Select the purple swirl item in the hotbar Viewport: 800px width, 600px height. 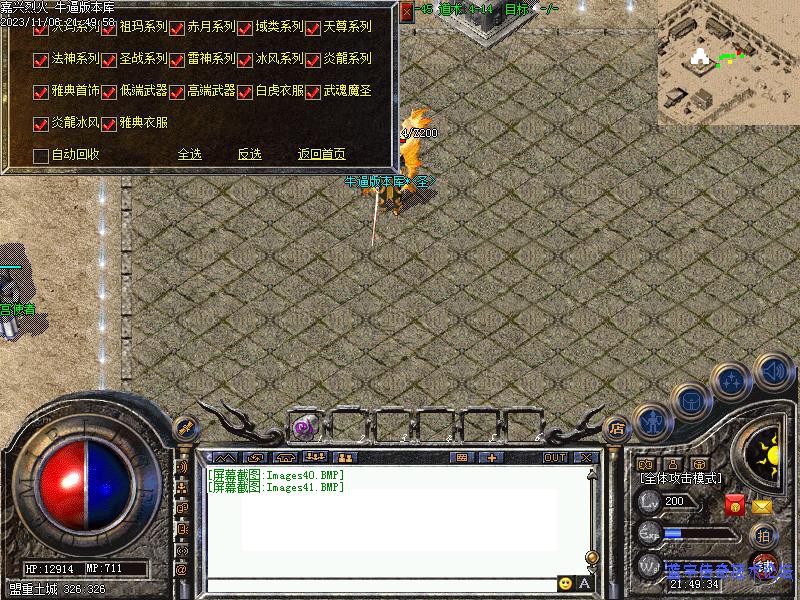point(304,428)
